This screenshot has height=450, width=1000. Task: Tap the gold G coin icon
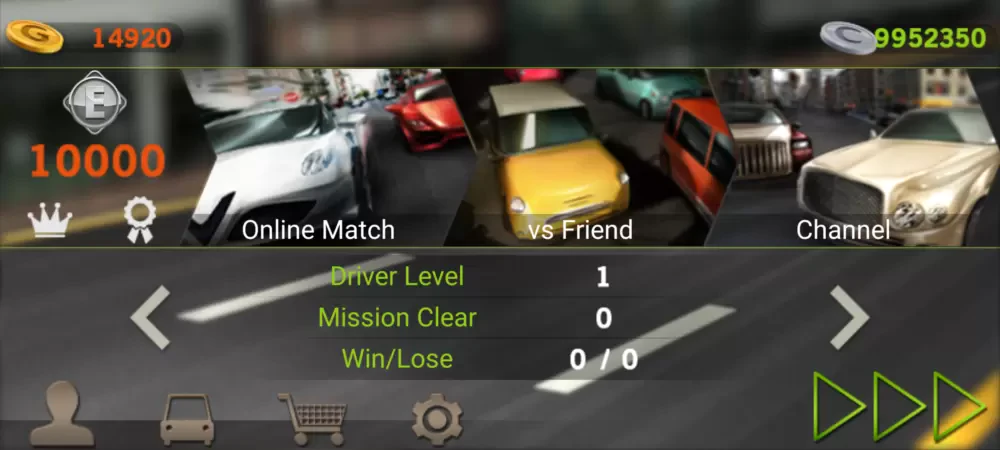[34, 38]
